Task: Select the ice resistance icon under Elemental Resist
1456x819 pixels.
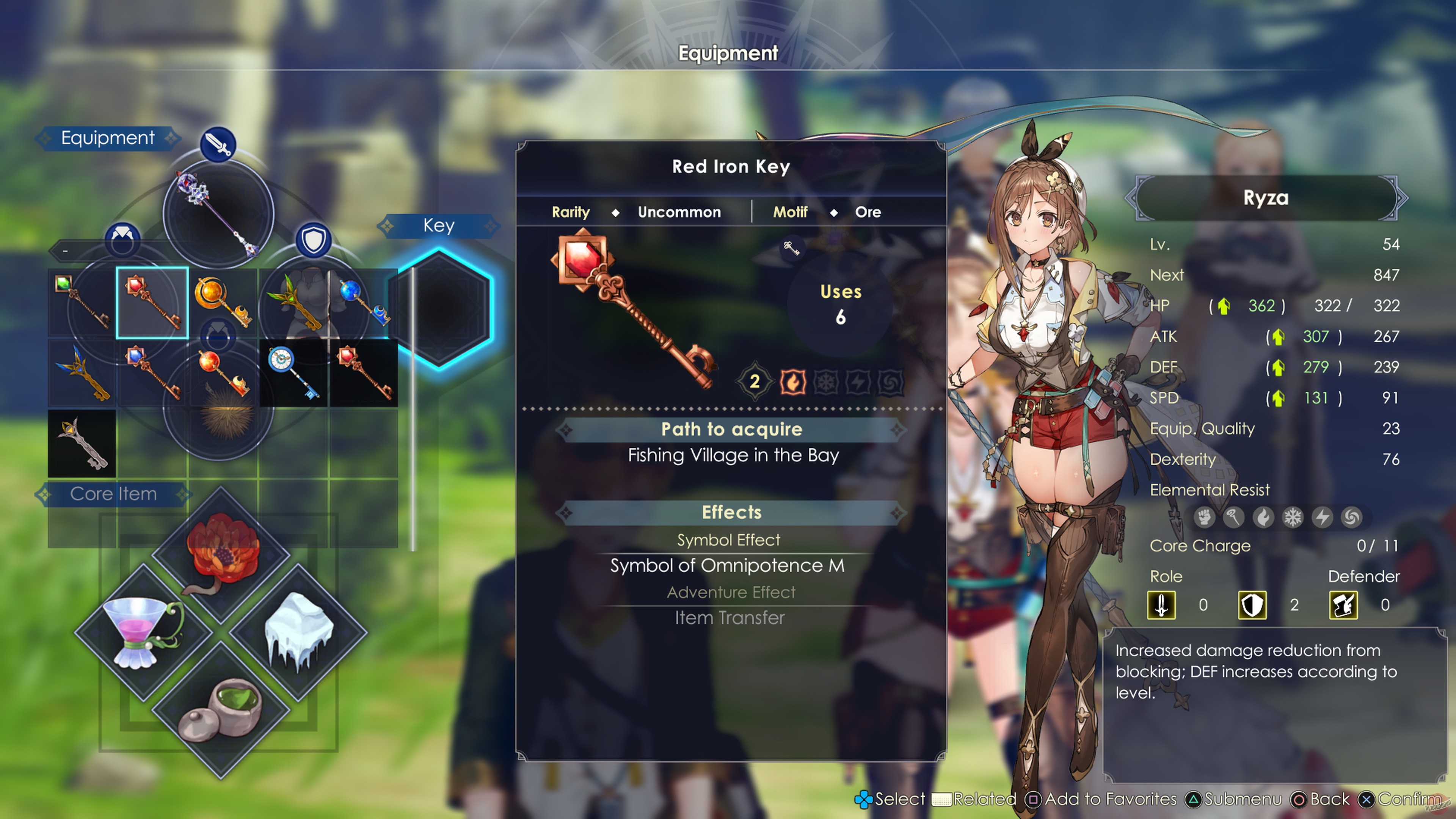Action: [x=1293, y=517]
